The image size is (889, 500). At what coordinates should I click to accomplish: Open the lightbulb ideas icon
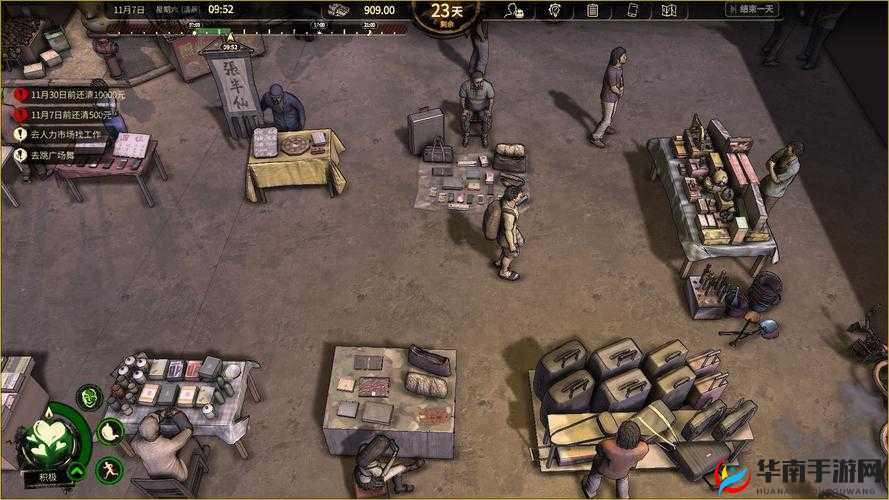pyautogui.click(x=555, y=11)
